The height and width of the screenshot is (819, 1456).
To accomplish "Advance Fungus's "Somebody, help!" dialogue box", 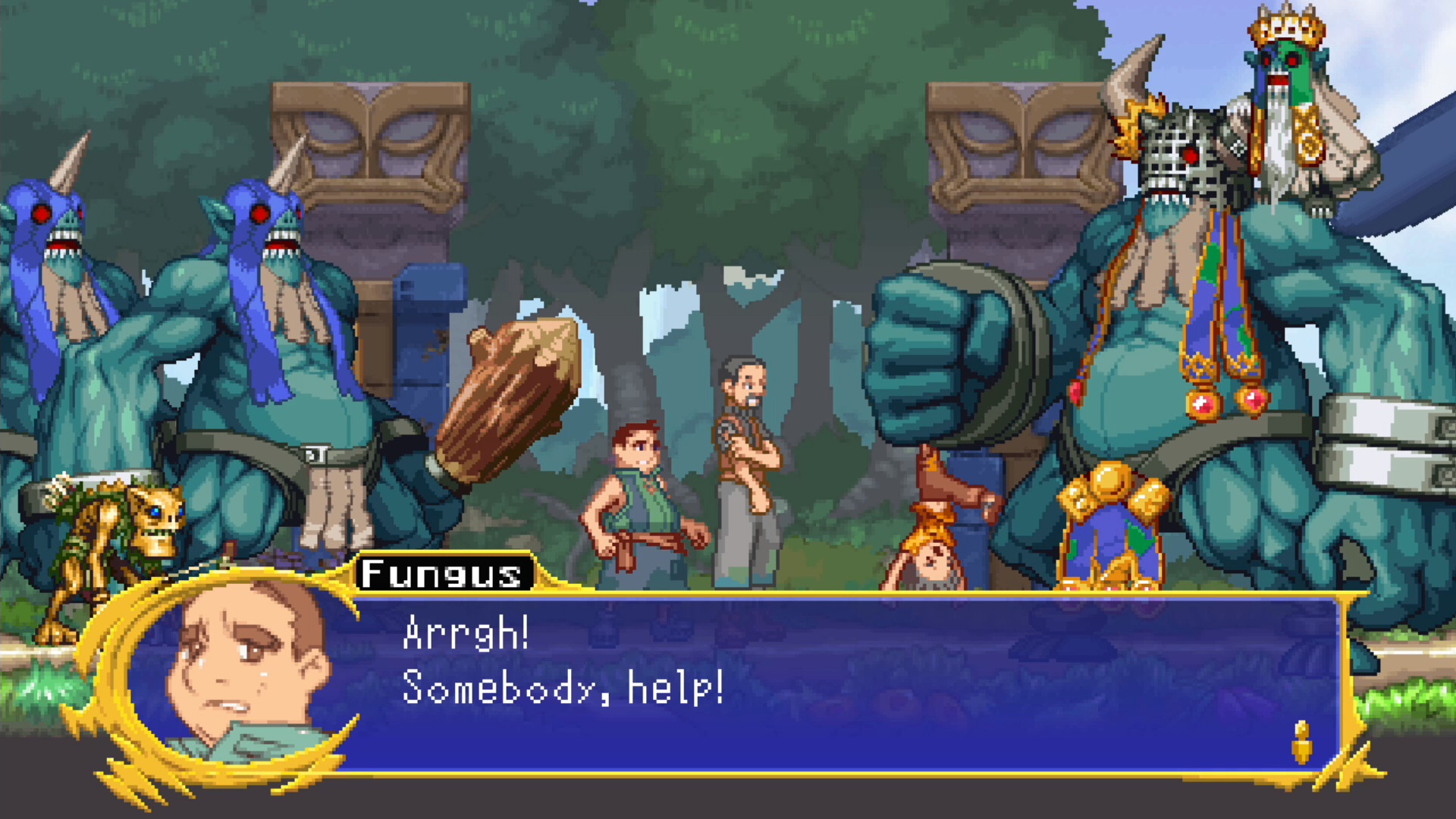I will [834, 682].
